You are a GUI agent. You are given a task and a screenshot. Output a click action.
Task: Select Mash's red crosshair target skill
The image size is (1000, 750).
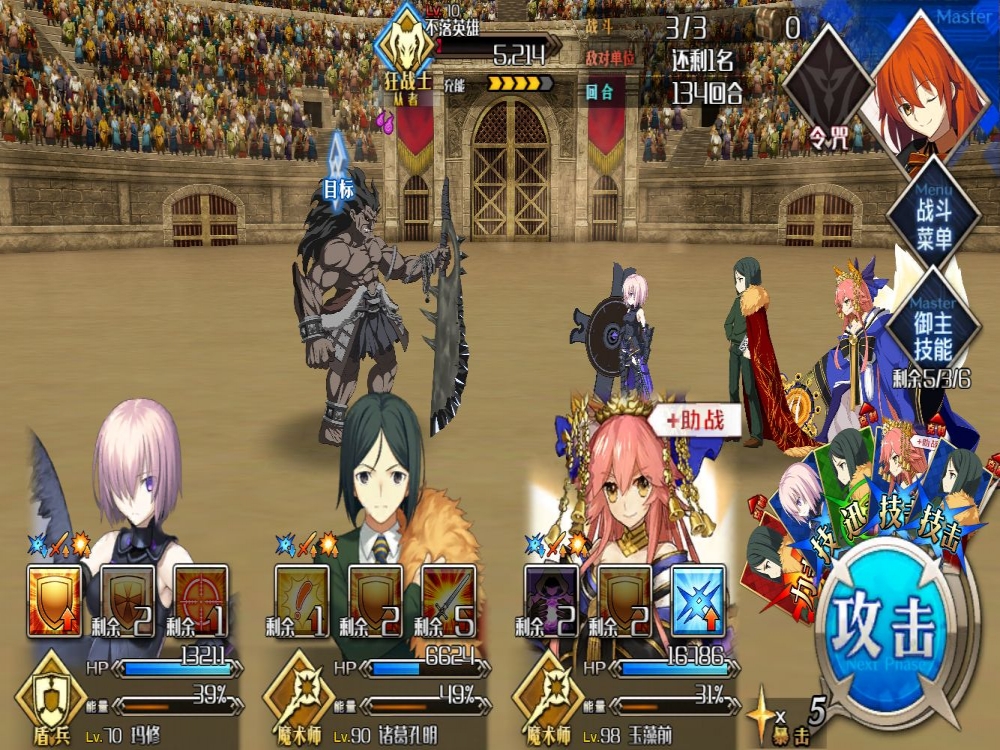pyautogui.click(x=200, y=601)
